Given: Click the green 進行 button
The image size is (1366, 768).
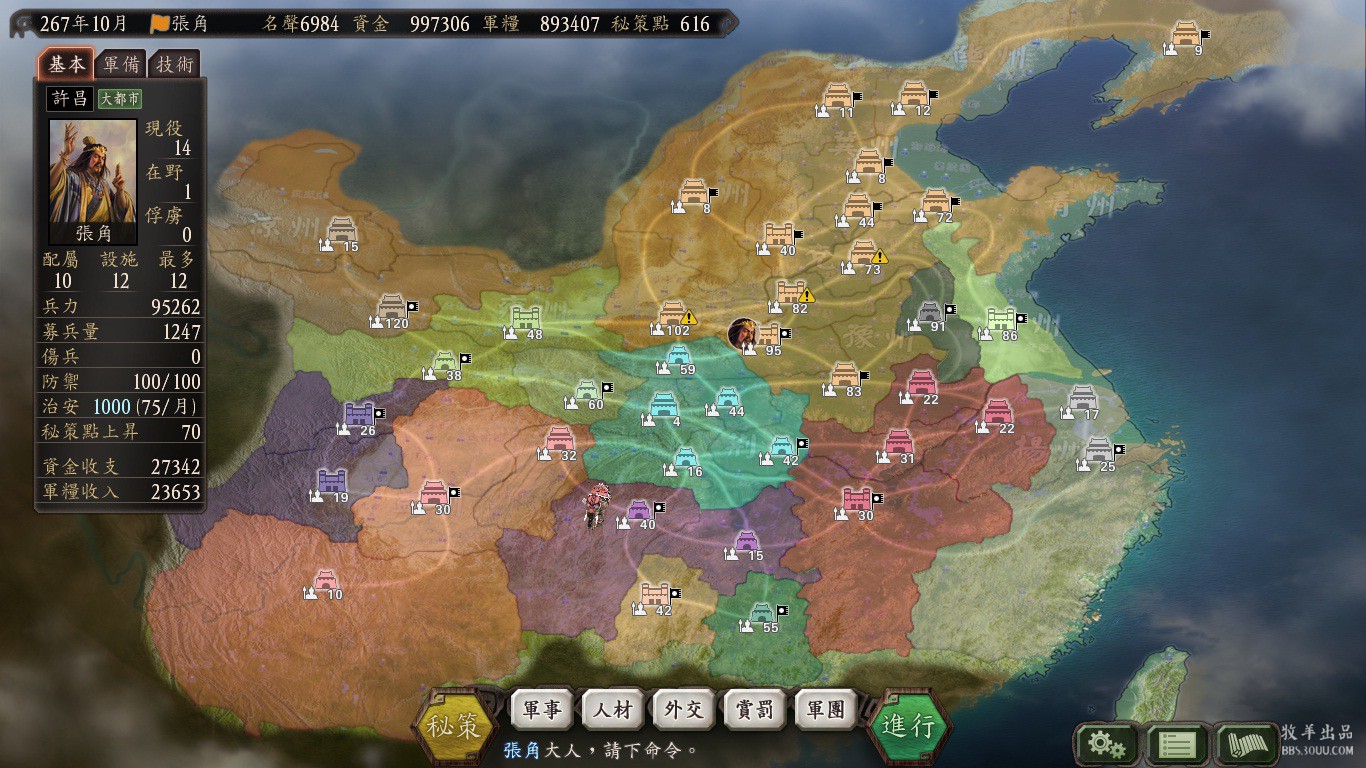Looking at the screenshot, I should coord(908,725).
